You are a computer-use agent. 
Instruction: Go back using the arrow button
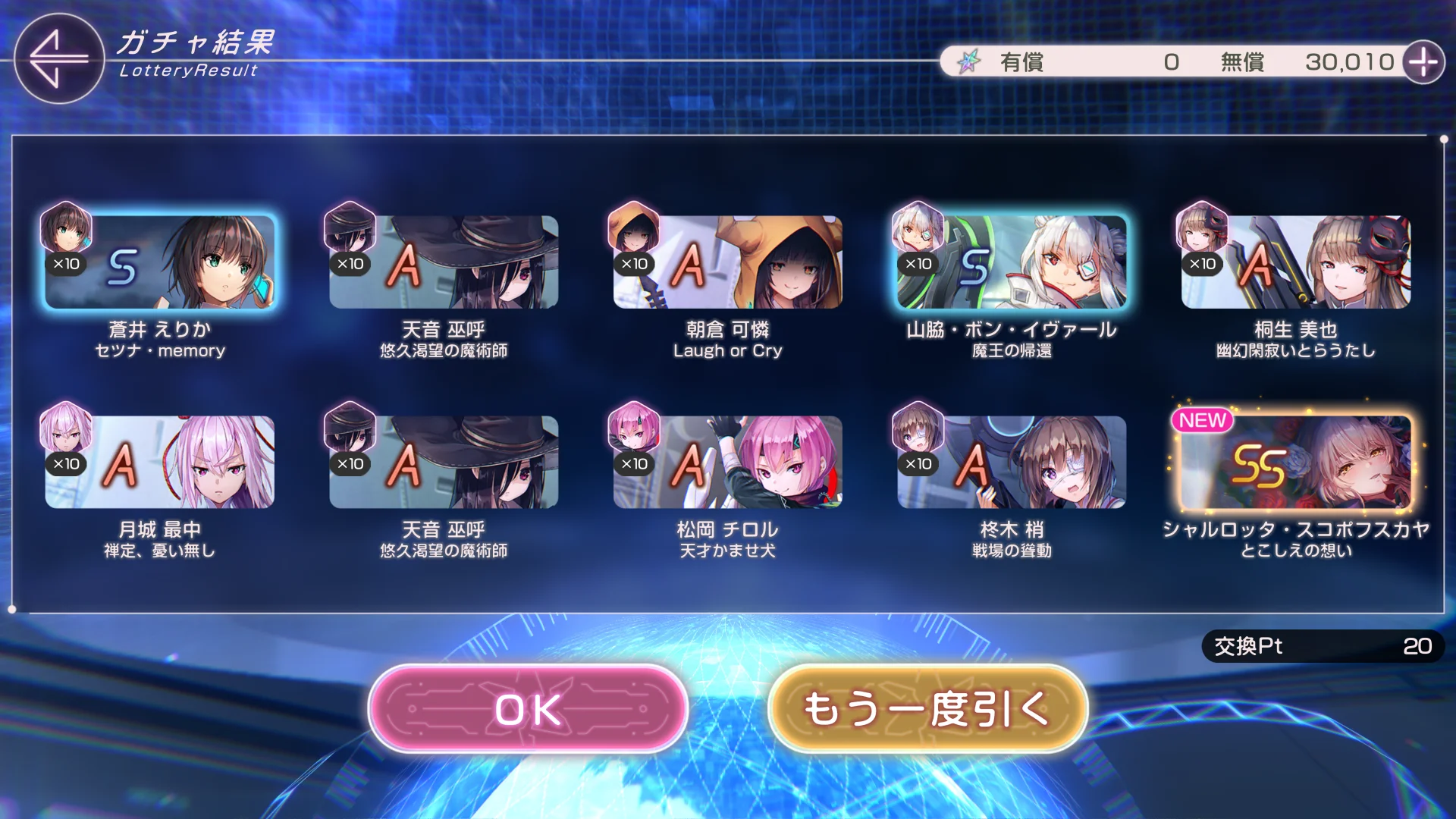coord(58,58)
